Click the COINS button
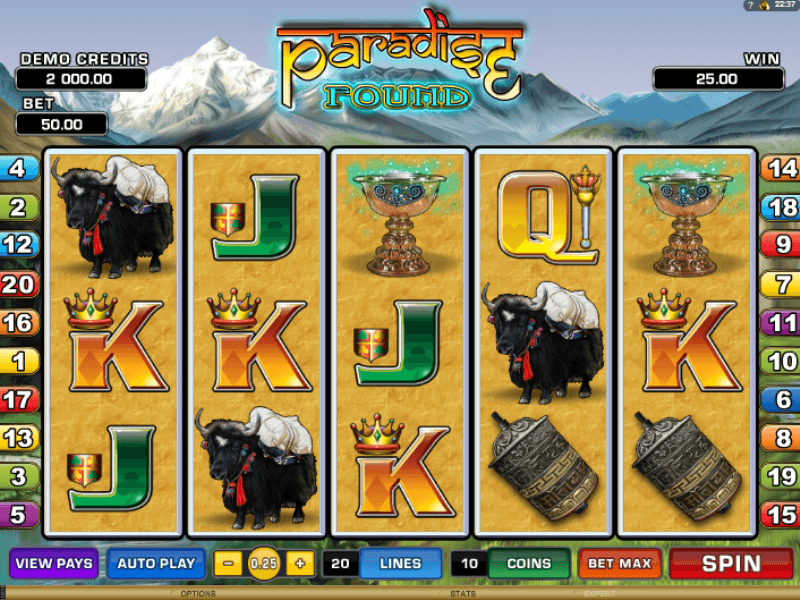 coord(529,564)
